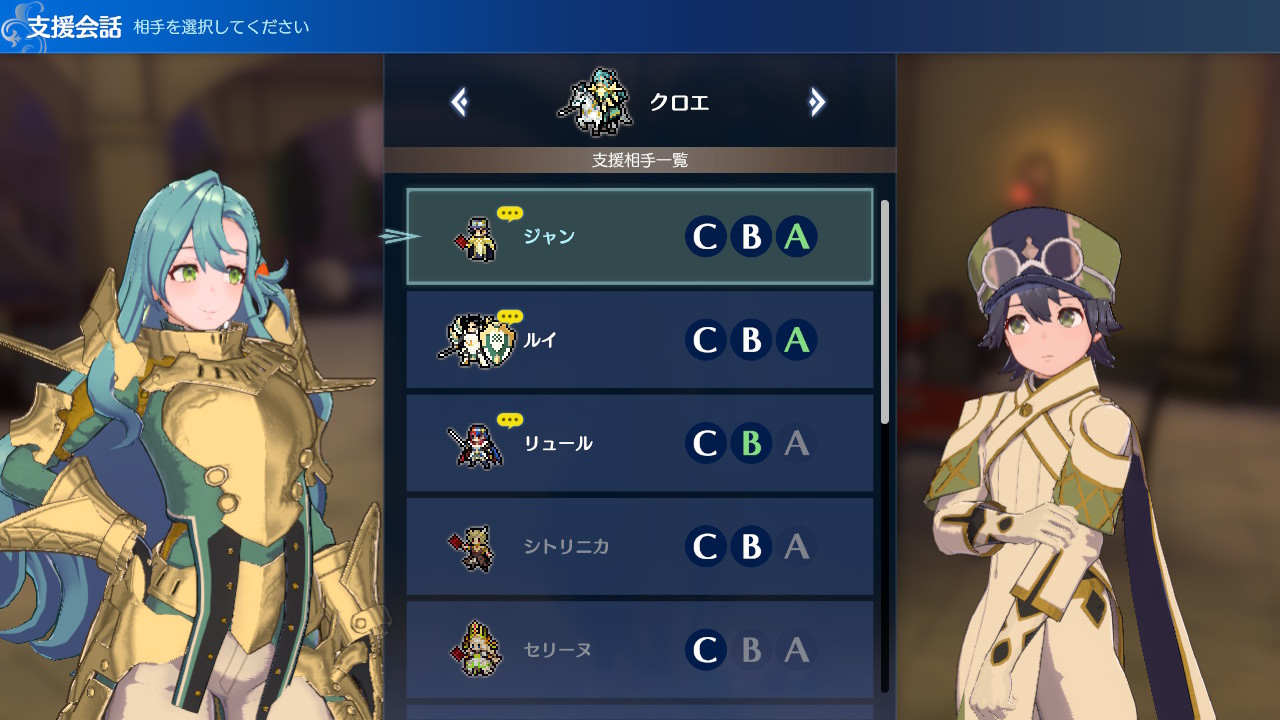View ジャン's A-rank support conversation

coord(797,237)
